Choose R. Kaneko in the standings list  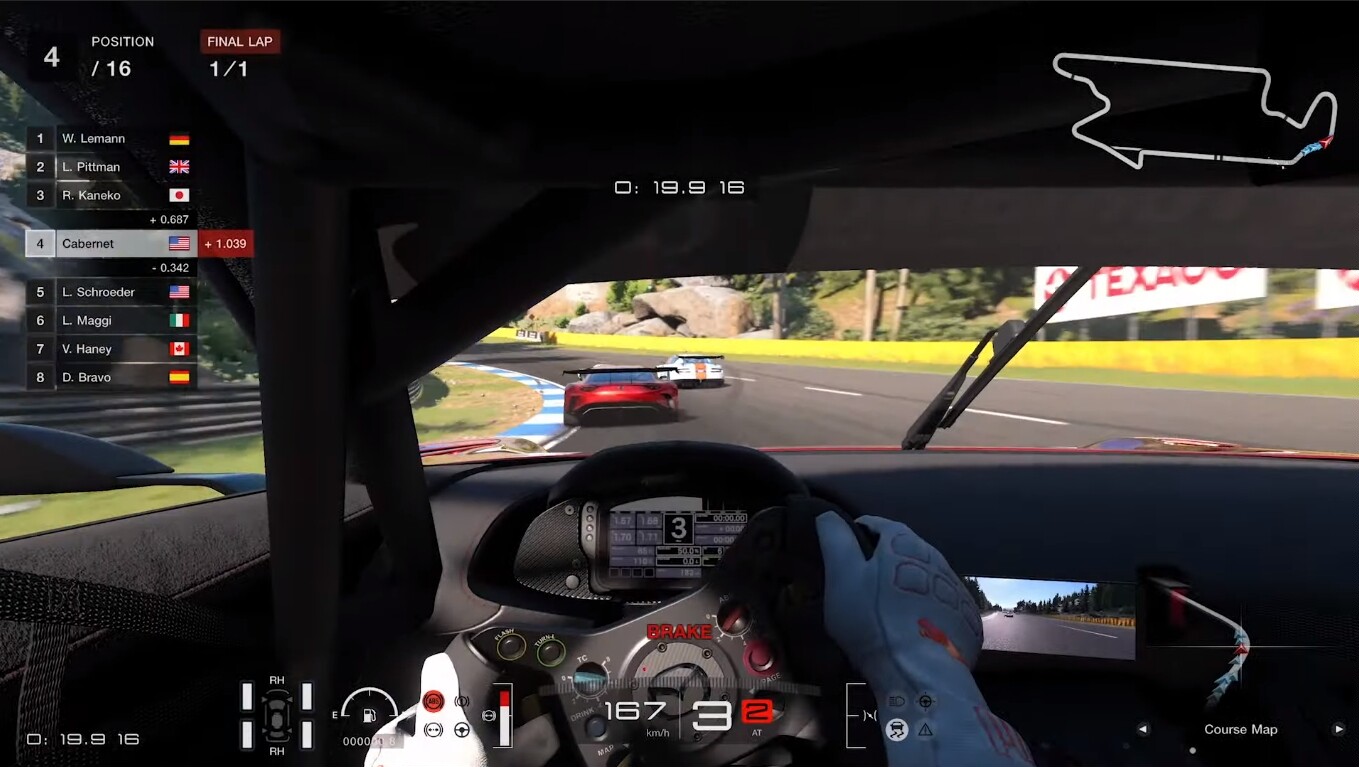coord(110,195)
